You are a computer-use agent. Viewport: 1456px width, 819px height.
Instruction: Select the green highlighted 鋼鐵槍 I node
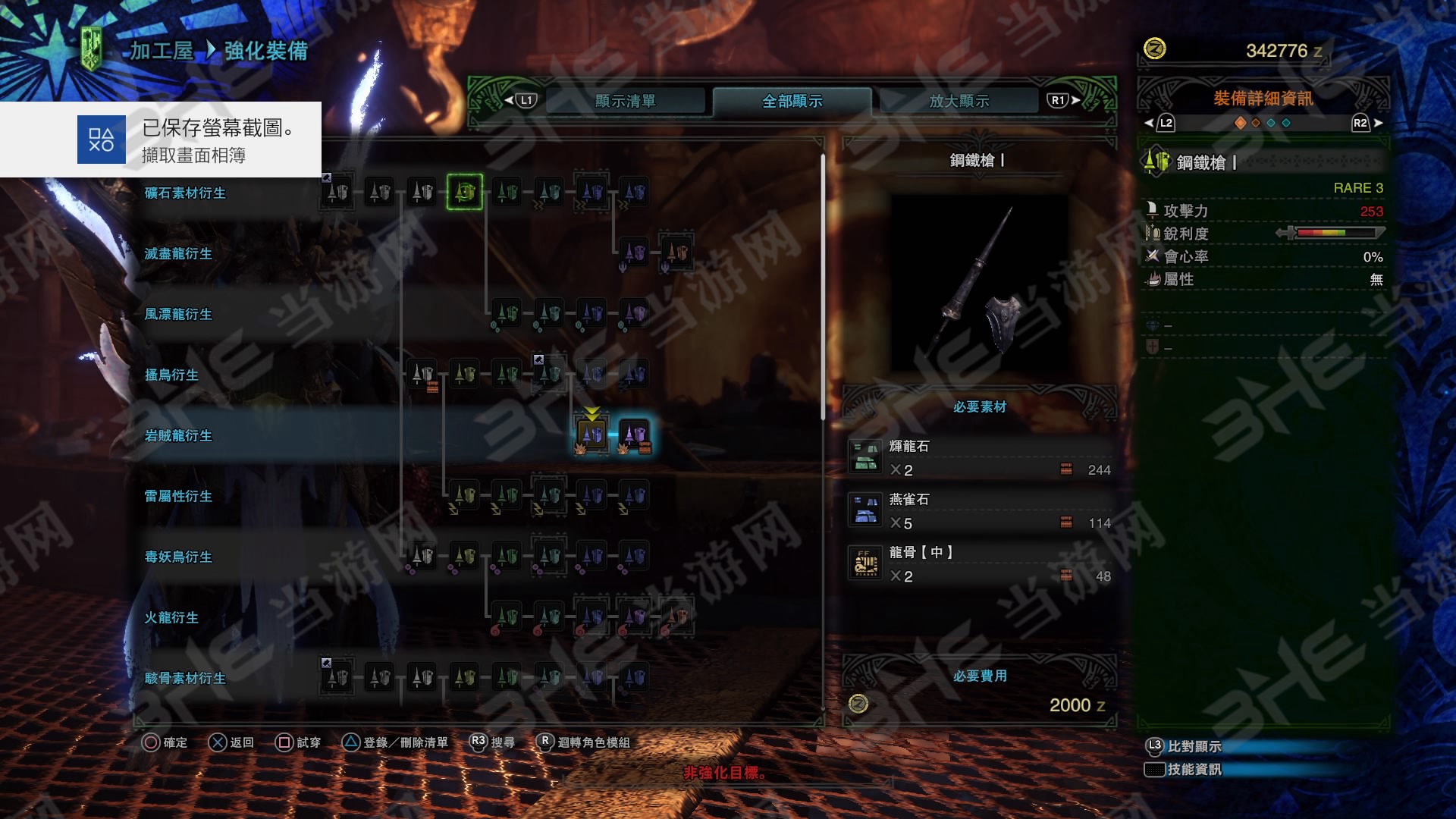(465, 192)
